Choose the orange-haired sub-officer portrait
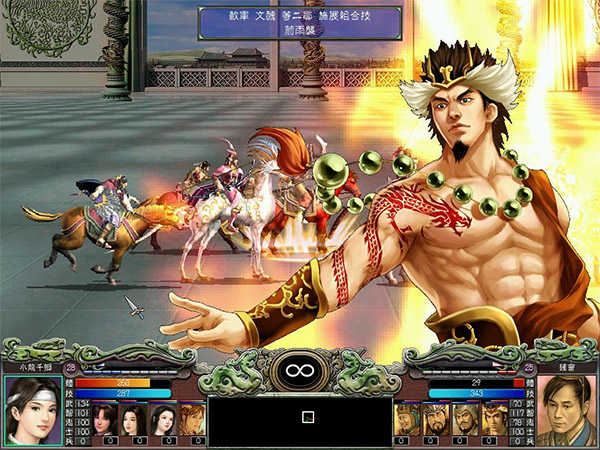600x450 pixels. 193,420
